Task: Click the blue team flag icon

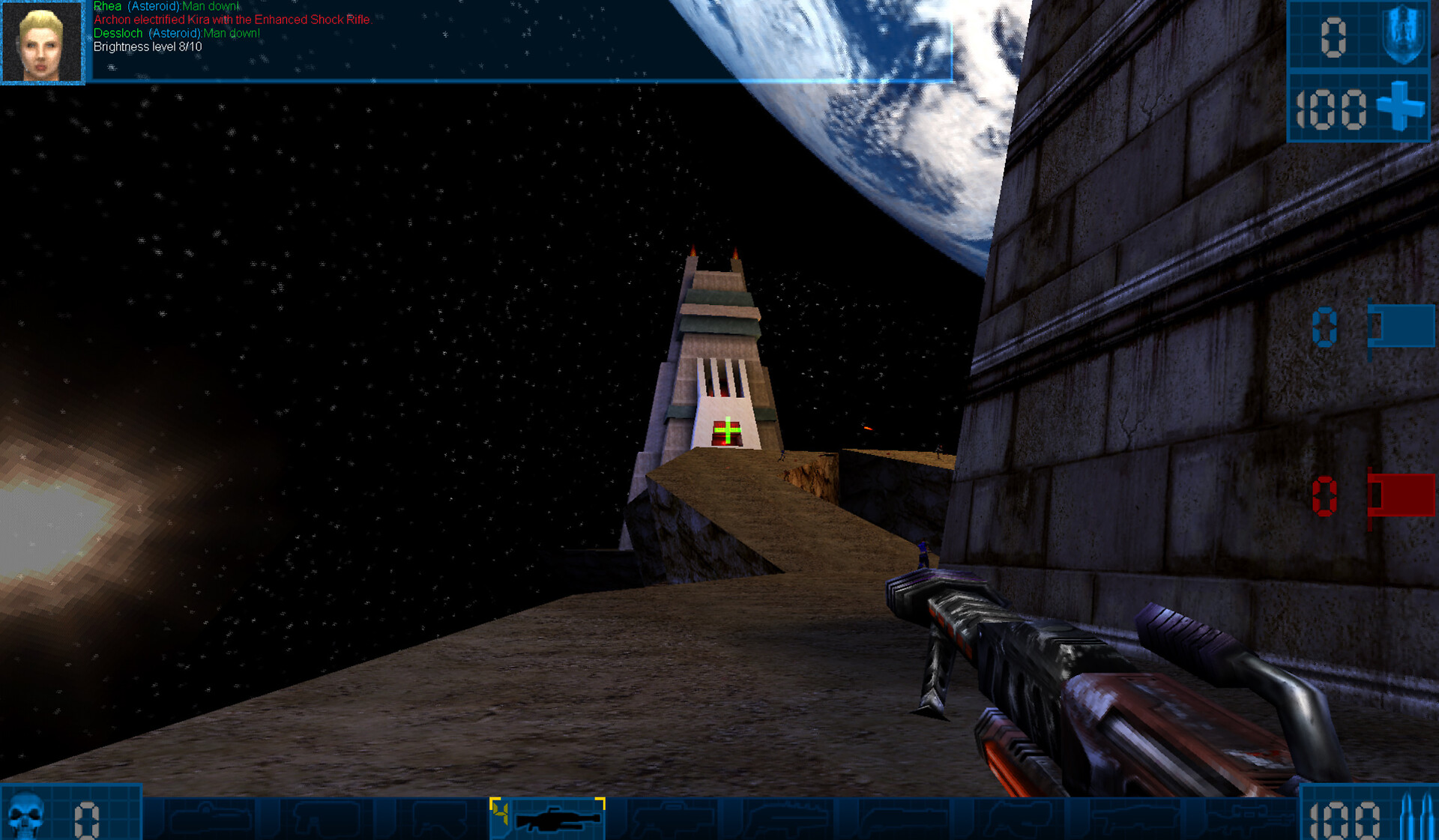Action: (x=1400, y=327)
